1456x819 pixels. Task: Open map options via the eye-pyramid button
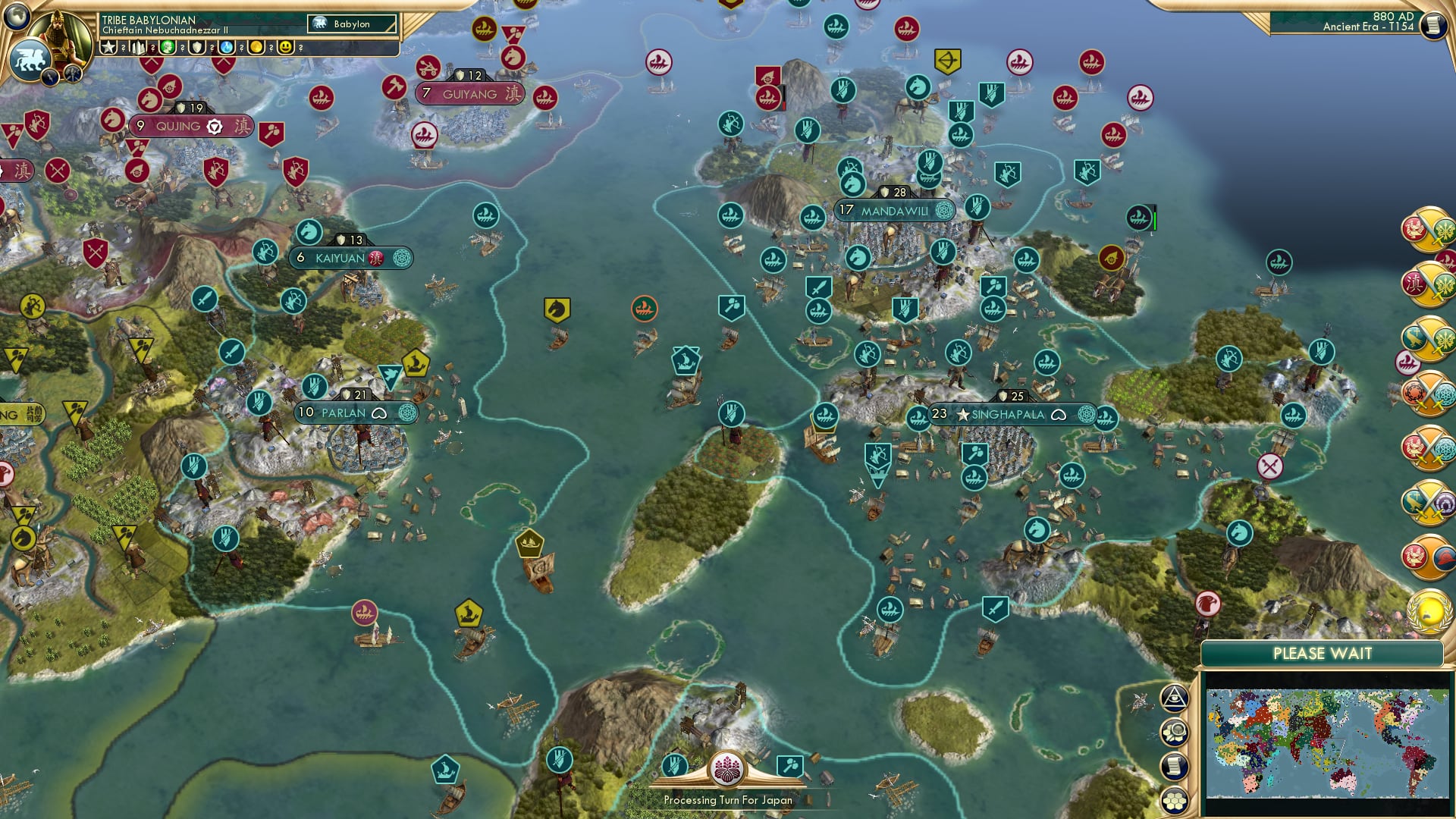coord(1175,698)
